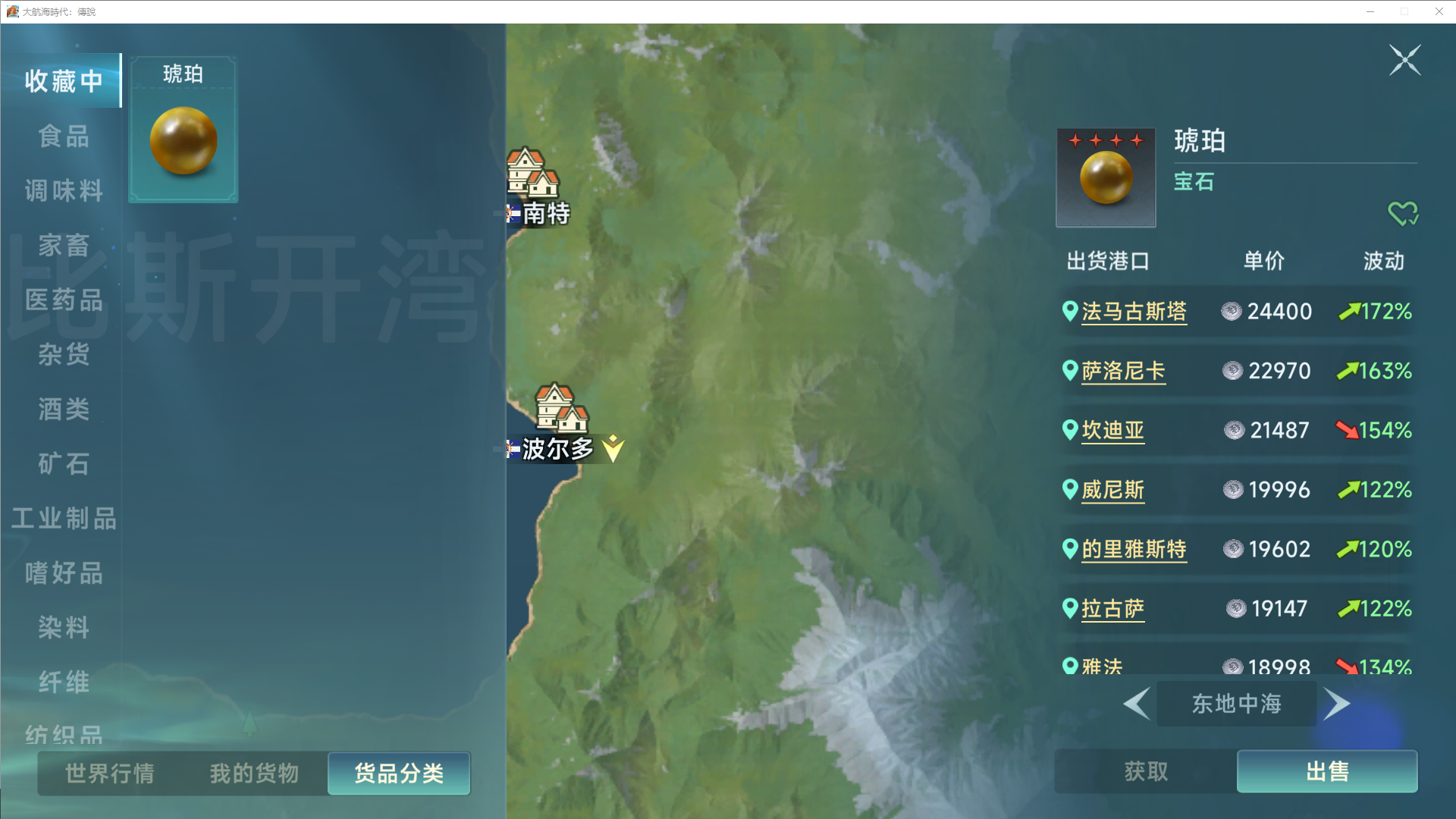Click the location pin beside 法马古斯塔
1456x819 pixels.
pyautogui.click(x=1069, y=311)
